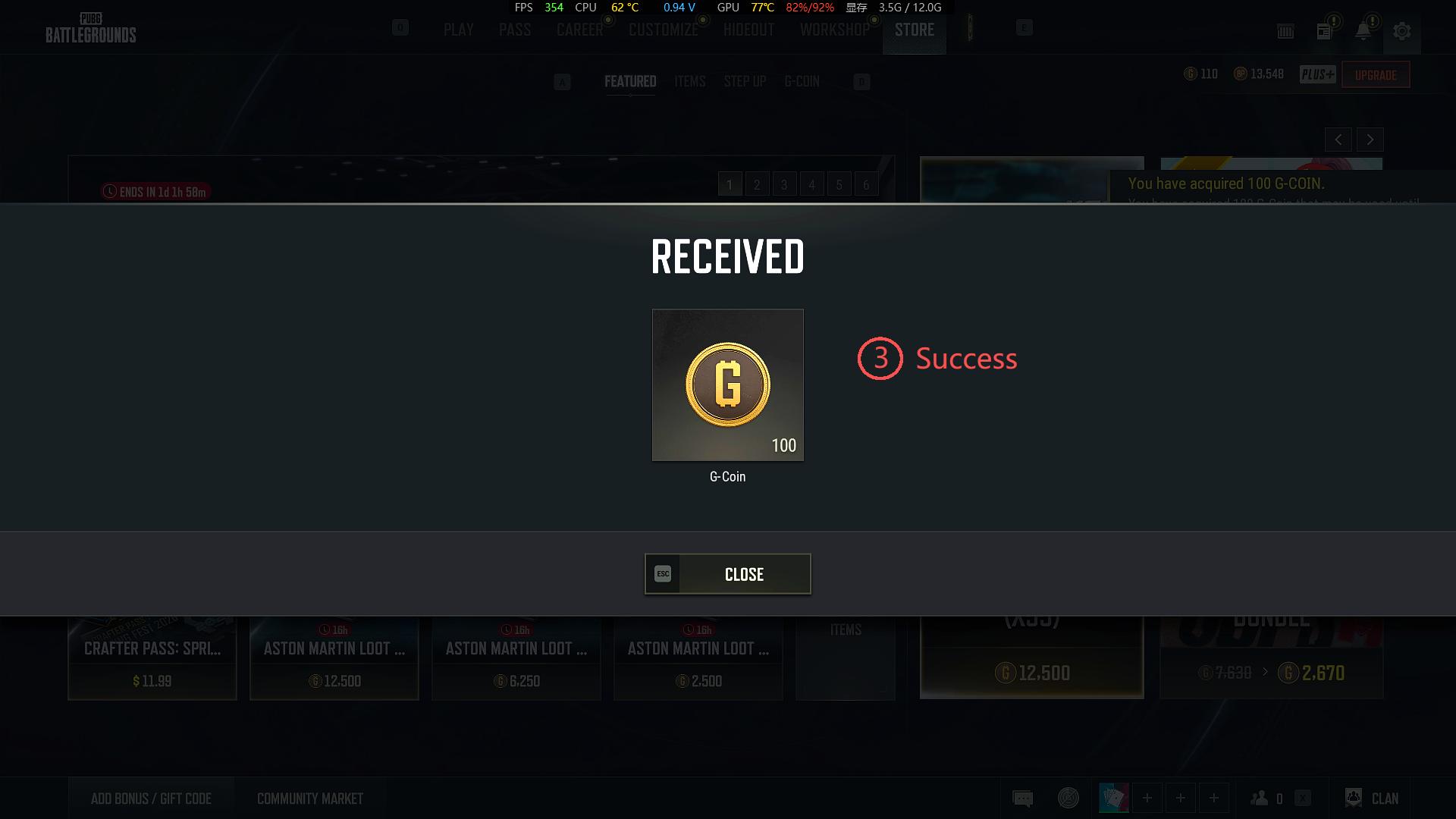Open the notifications bell icon

pos(1363,31)
